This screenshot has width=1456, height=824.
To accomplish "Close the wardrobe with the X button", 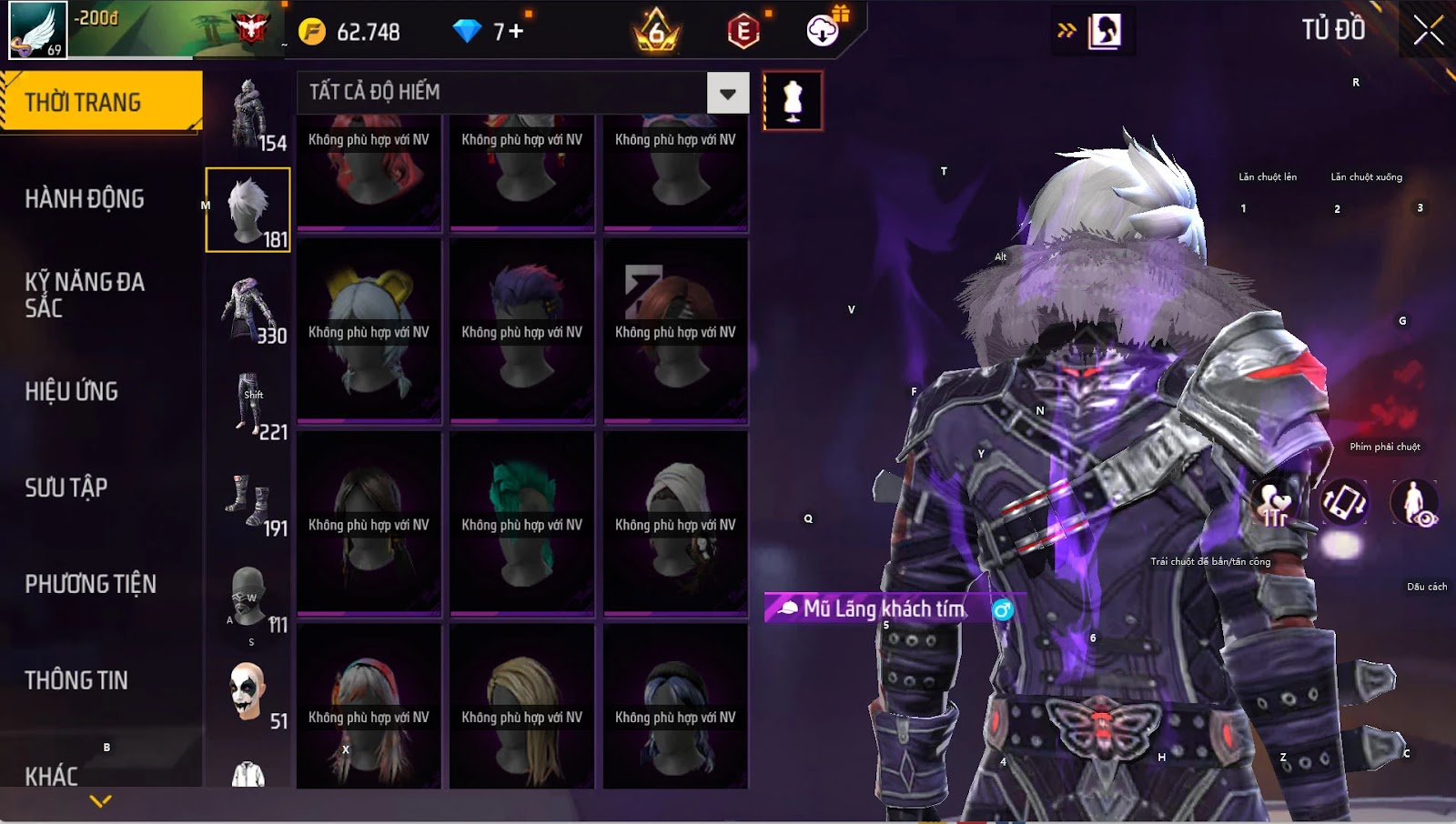I will point(1428,31).
